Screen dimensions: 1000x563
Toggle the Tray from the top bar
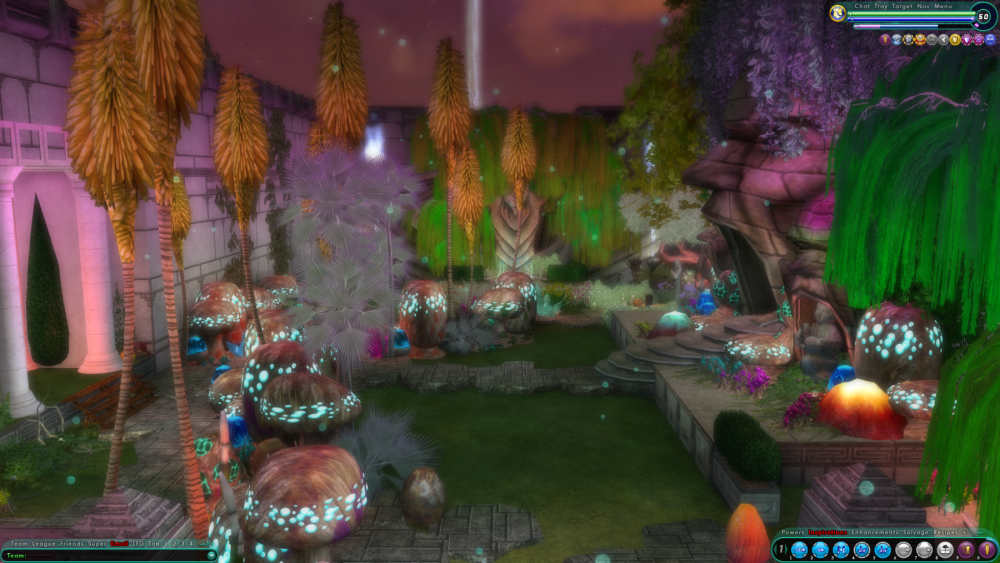point(881,7)
